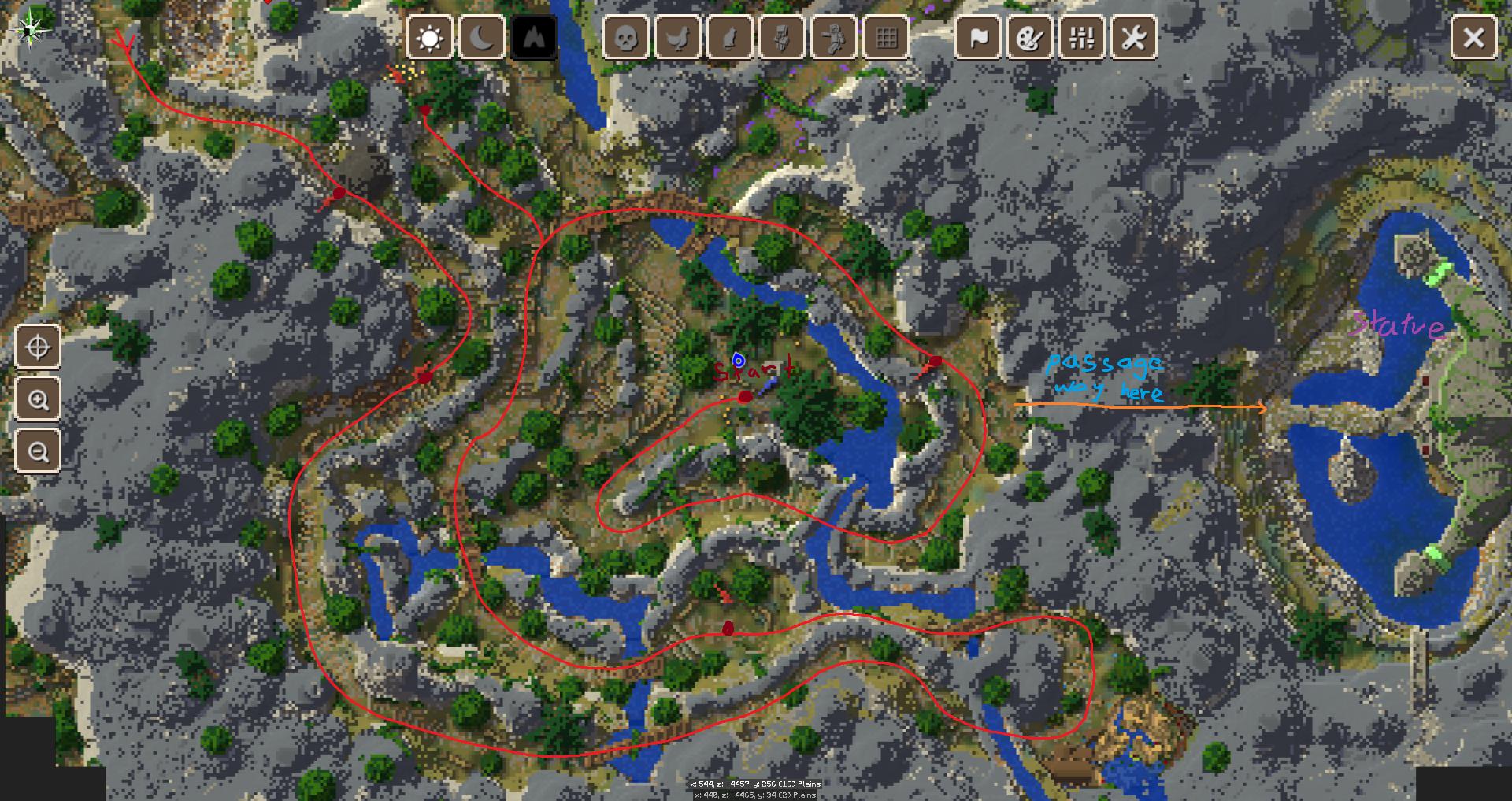The height and width of the screenshot is (801, 1512).
Task: Click the coordinates status bar at bottom
Action: [x=754, y=784]
